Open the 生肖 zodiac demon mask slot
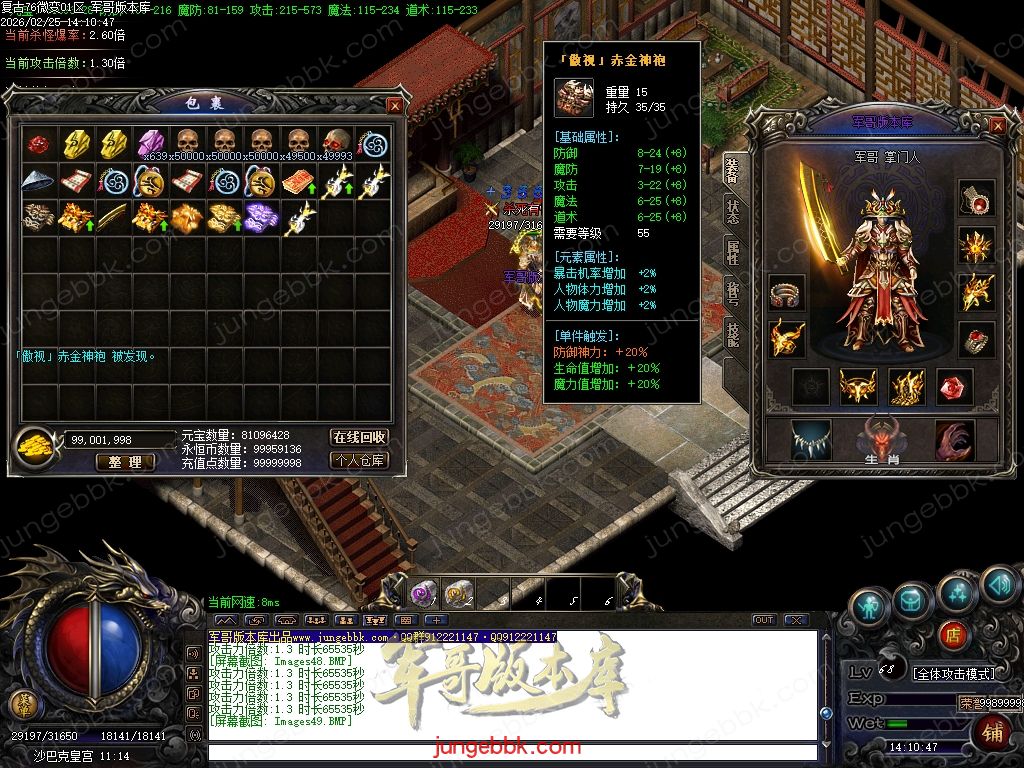The width and height of the screenshot is (1024, 768). click(882, 440)
